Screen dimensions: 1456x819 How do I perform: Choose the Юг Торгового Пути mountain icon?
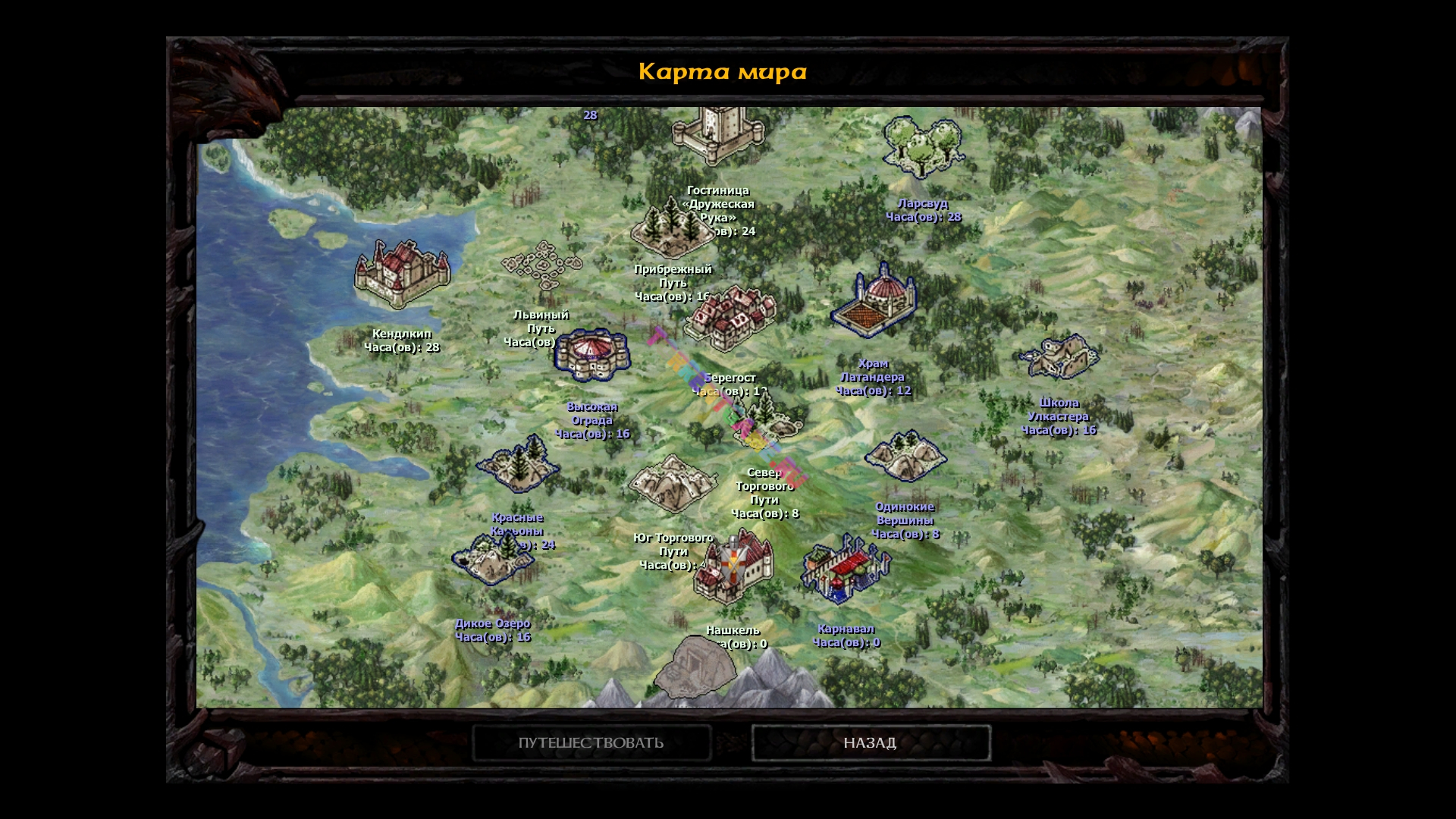click(x=672, y=483)
